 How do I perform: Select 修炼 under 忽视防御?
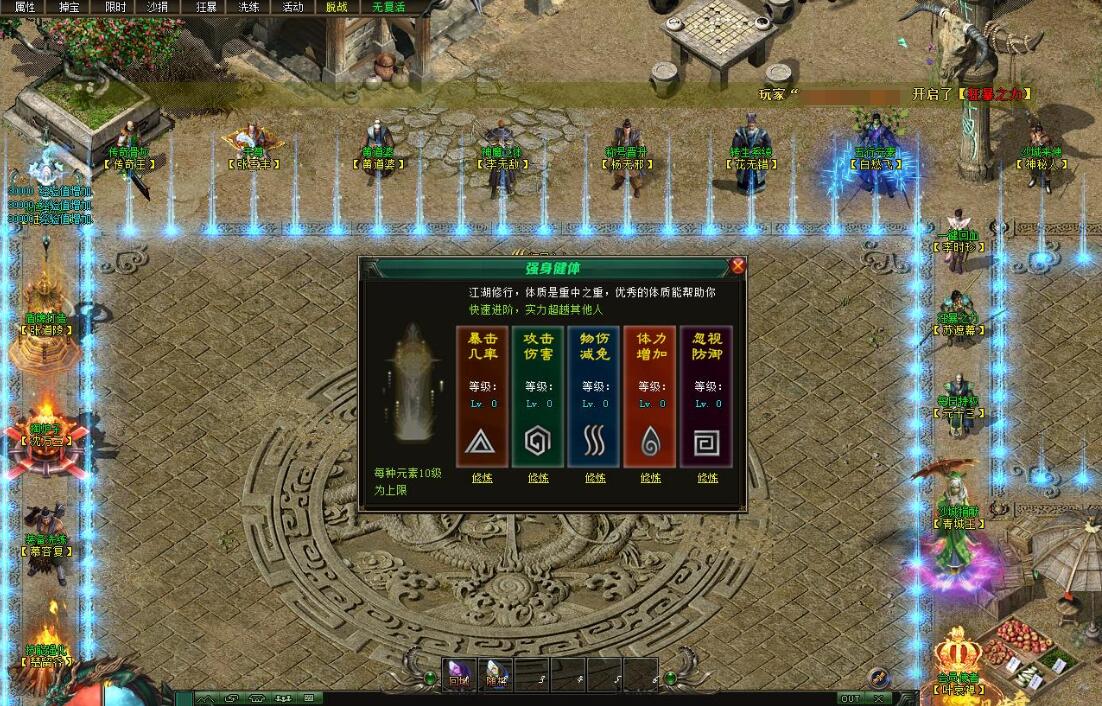(708, 478)
